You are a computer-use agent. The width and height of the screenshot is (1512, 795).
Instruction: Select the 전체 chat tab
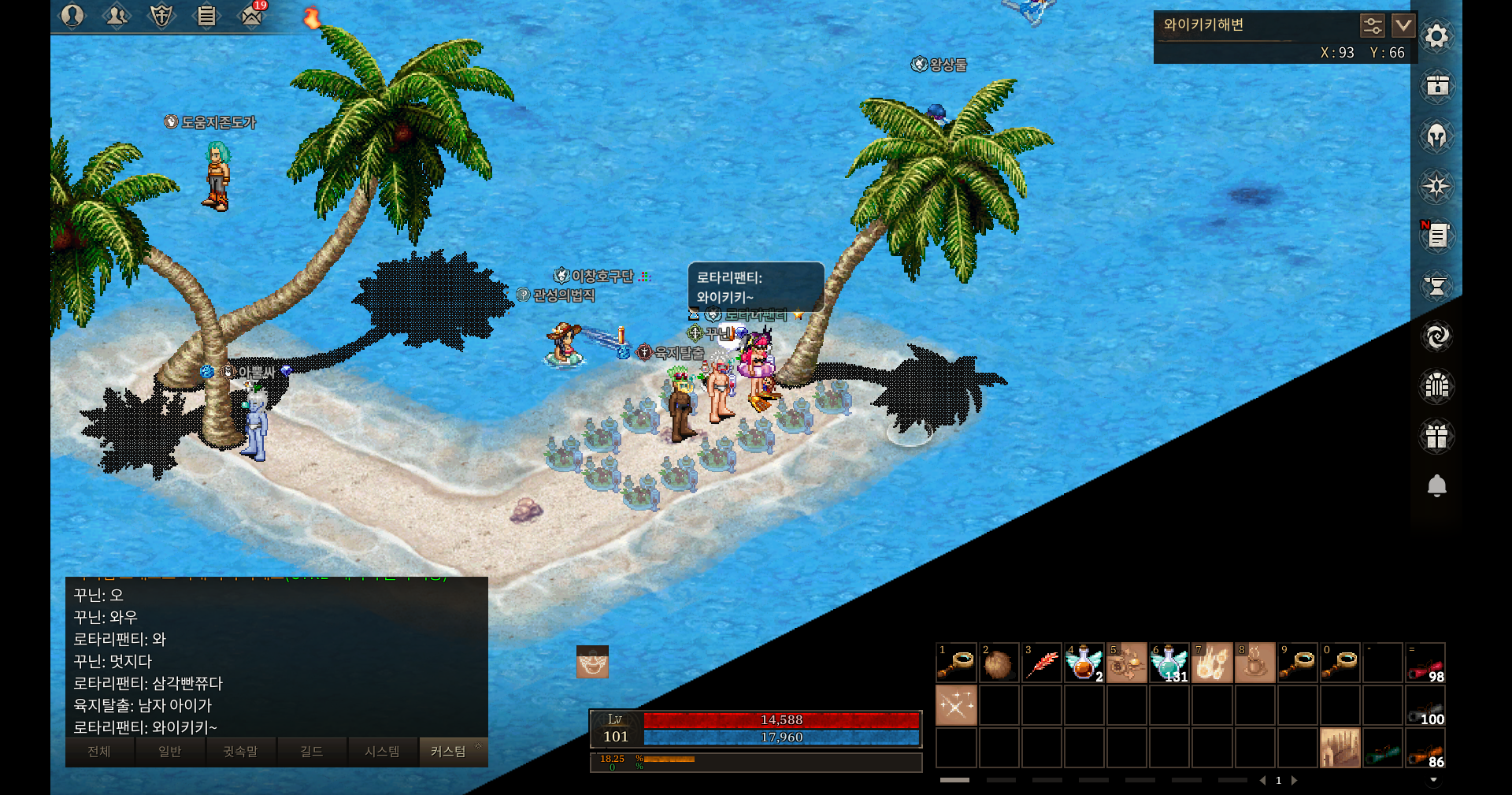point(99,752)
